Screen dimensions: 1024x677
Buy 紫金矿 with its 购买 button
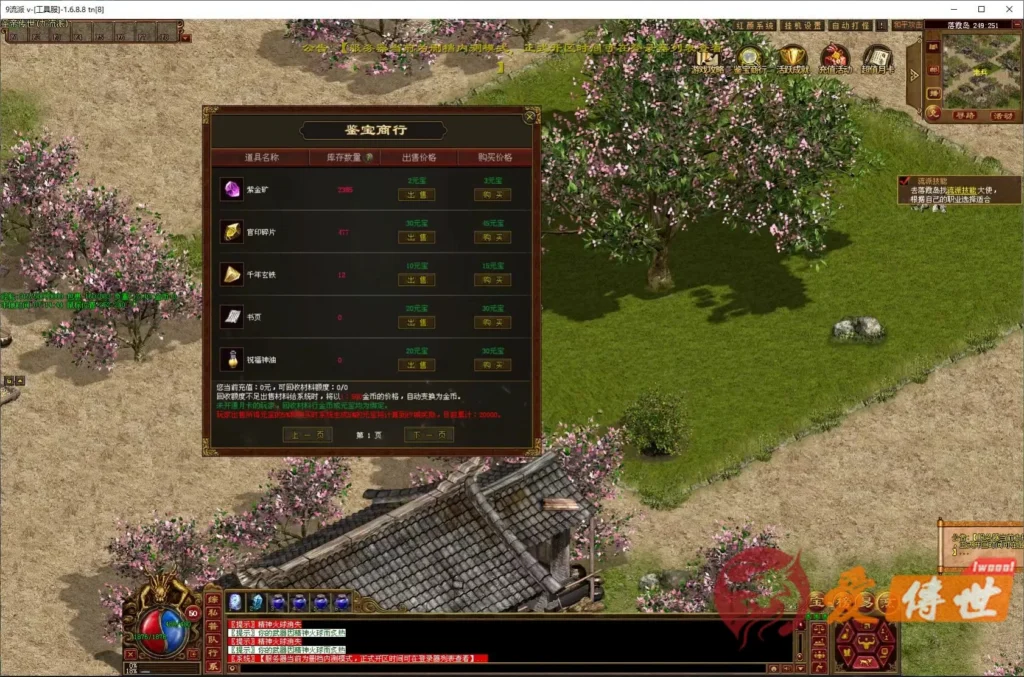point(492,195)
